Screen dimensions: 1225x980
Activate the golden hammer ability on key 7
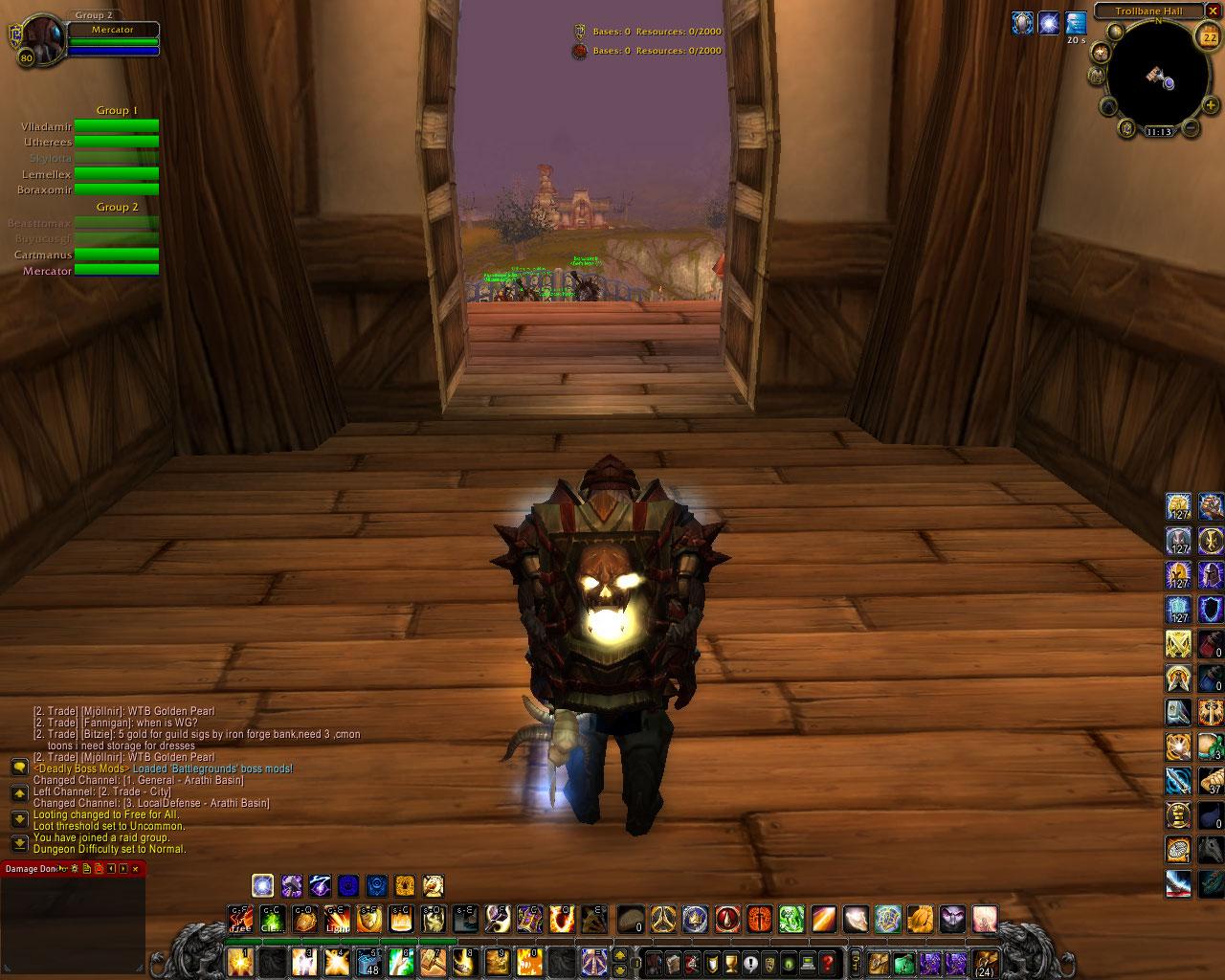tap(434, 961)
